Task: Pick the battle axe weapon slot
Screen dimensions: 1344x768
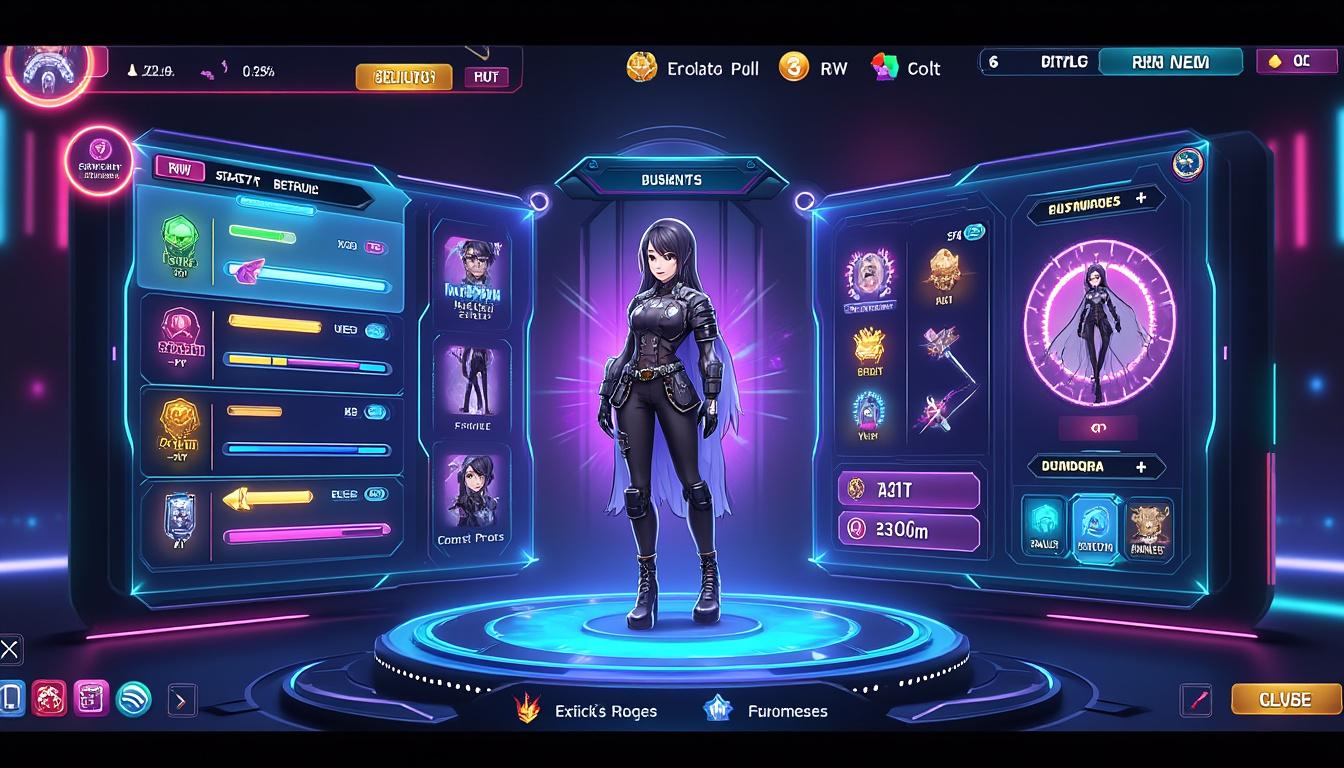Action: [x=942, y=346]
